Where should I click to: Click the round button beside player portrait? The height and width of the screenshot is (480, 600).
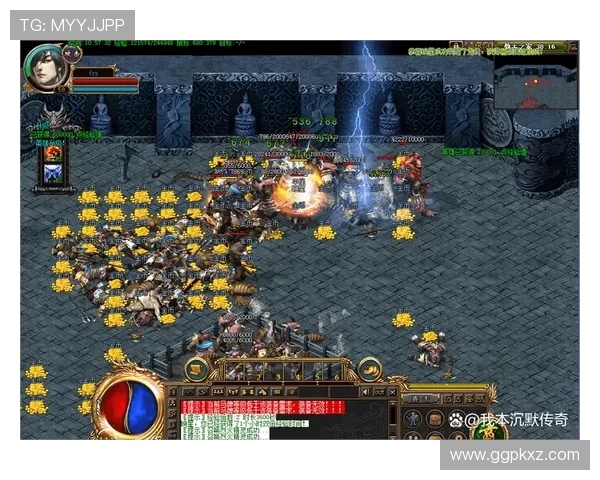(73, 52)
